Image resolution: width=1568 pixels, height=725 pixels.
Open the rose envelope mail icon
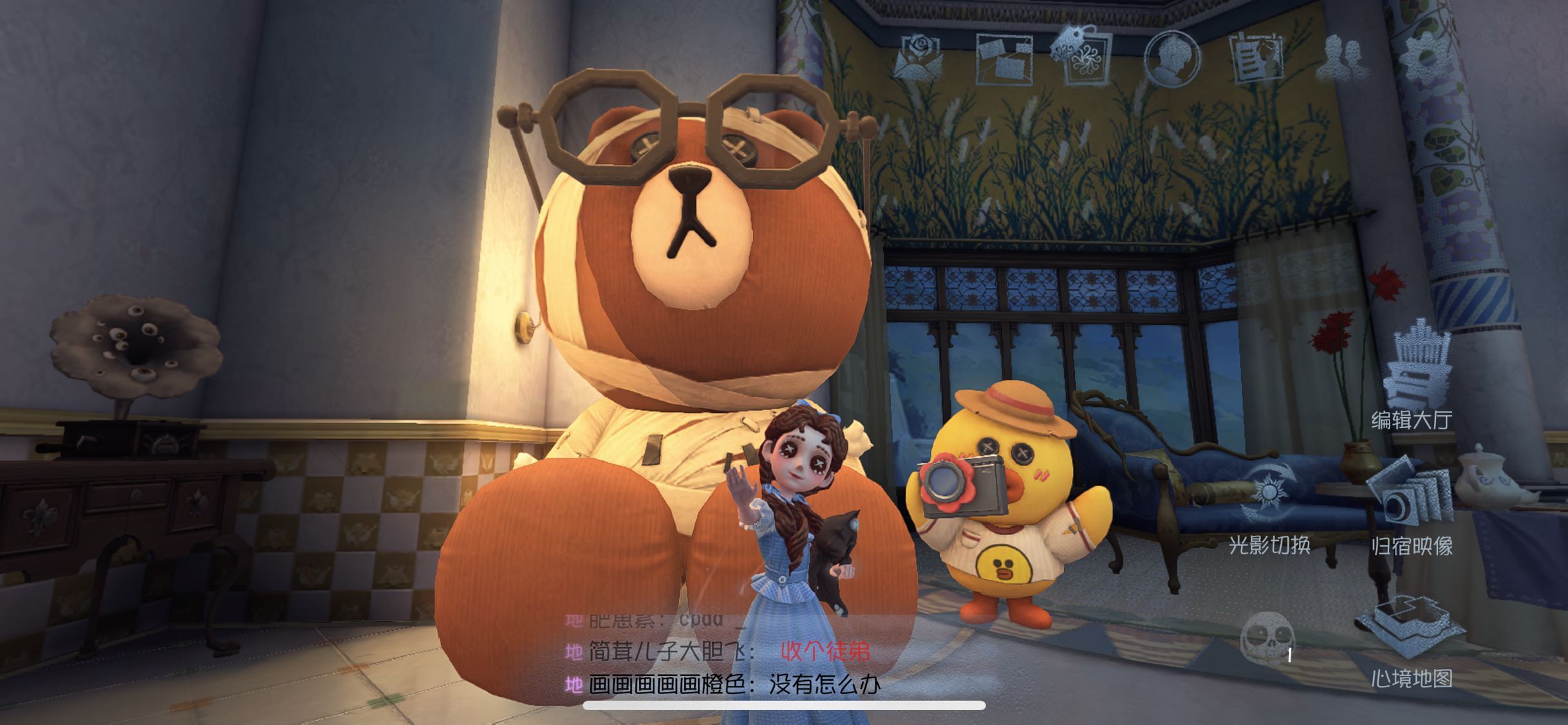(917, 58)
